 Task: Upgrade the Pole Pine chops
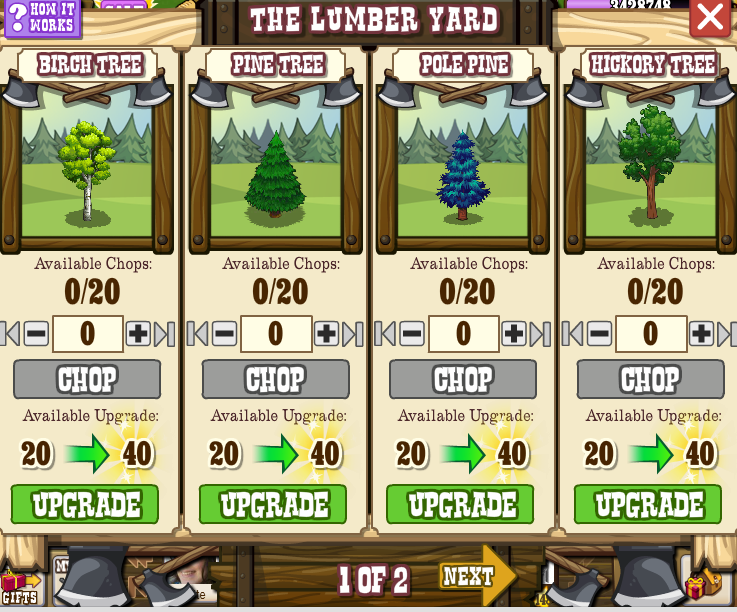[460, 504]
